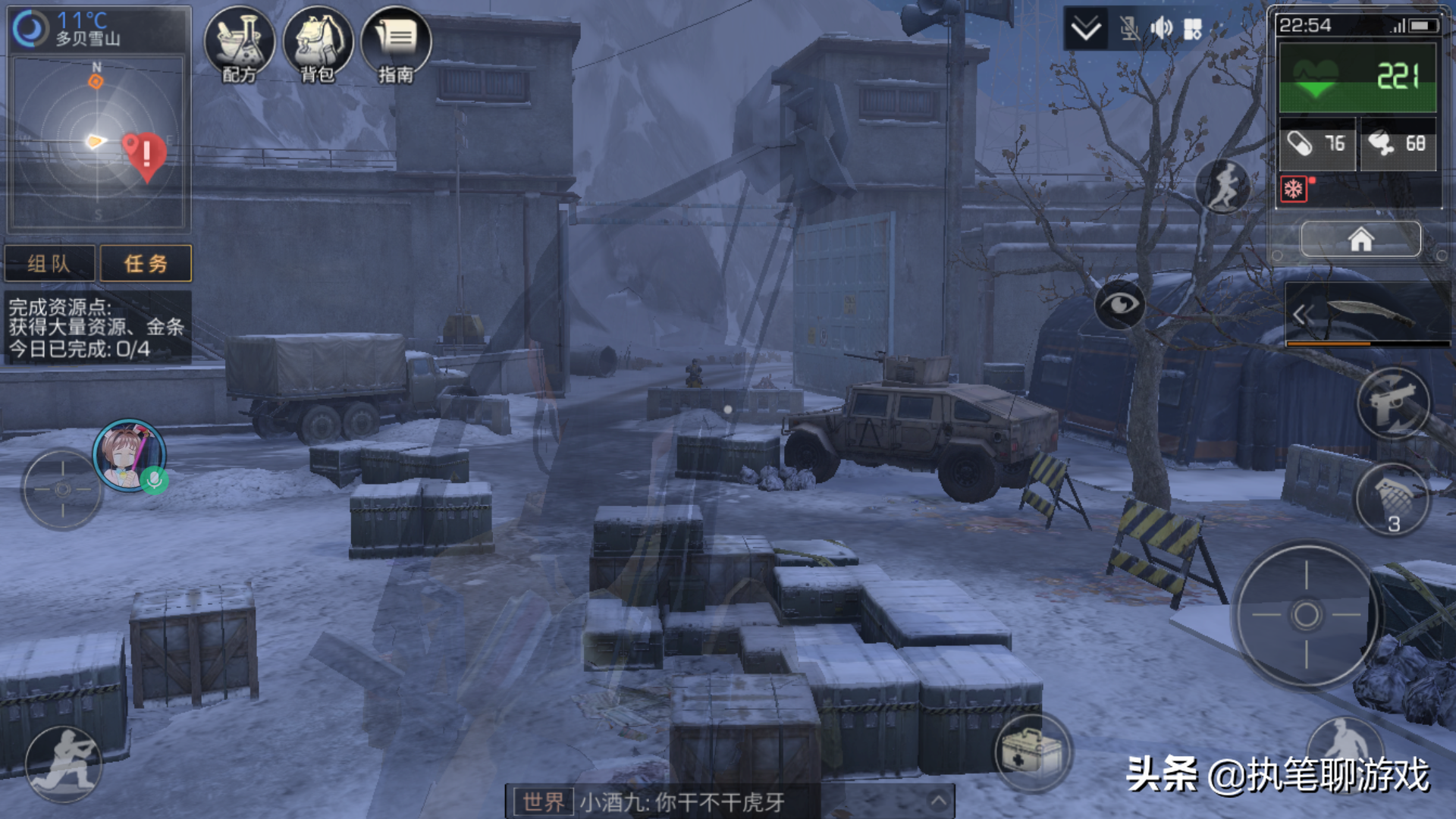Toggle the muted microphone icon

click(x=1129, y=29)
